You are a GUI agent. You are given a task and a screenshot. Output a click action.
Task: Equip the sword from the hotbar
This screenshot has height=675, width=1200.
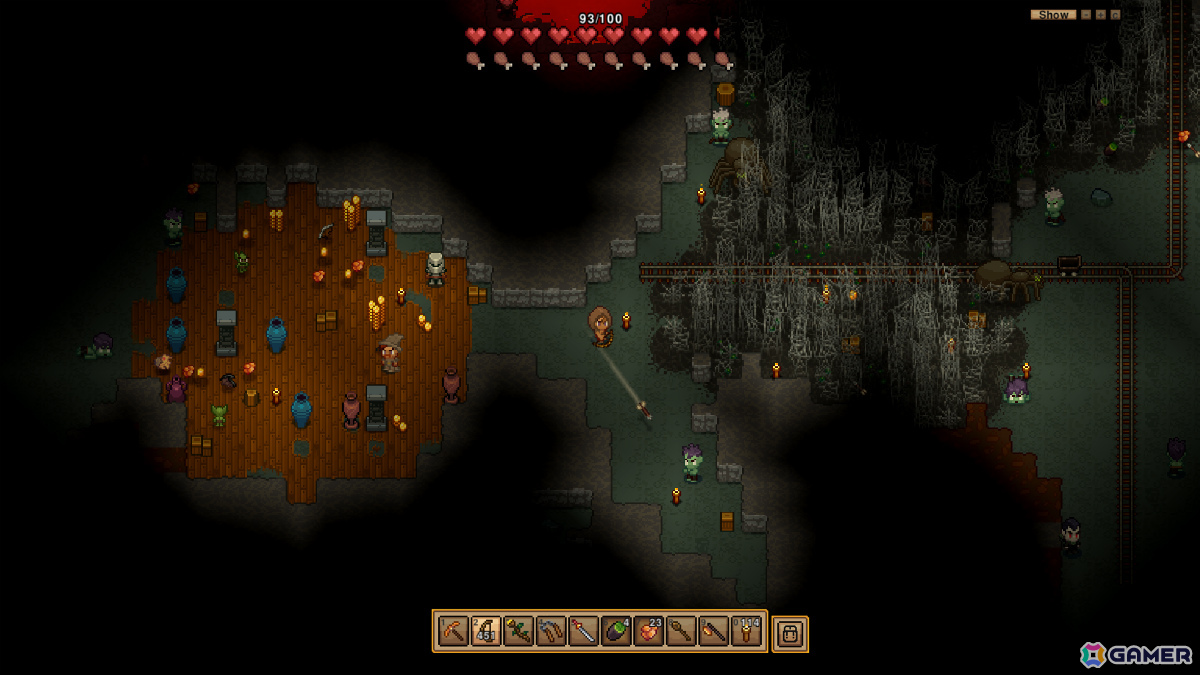[584, 632]
